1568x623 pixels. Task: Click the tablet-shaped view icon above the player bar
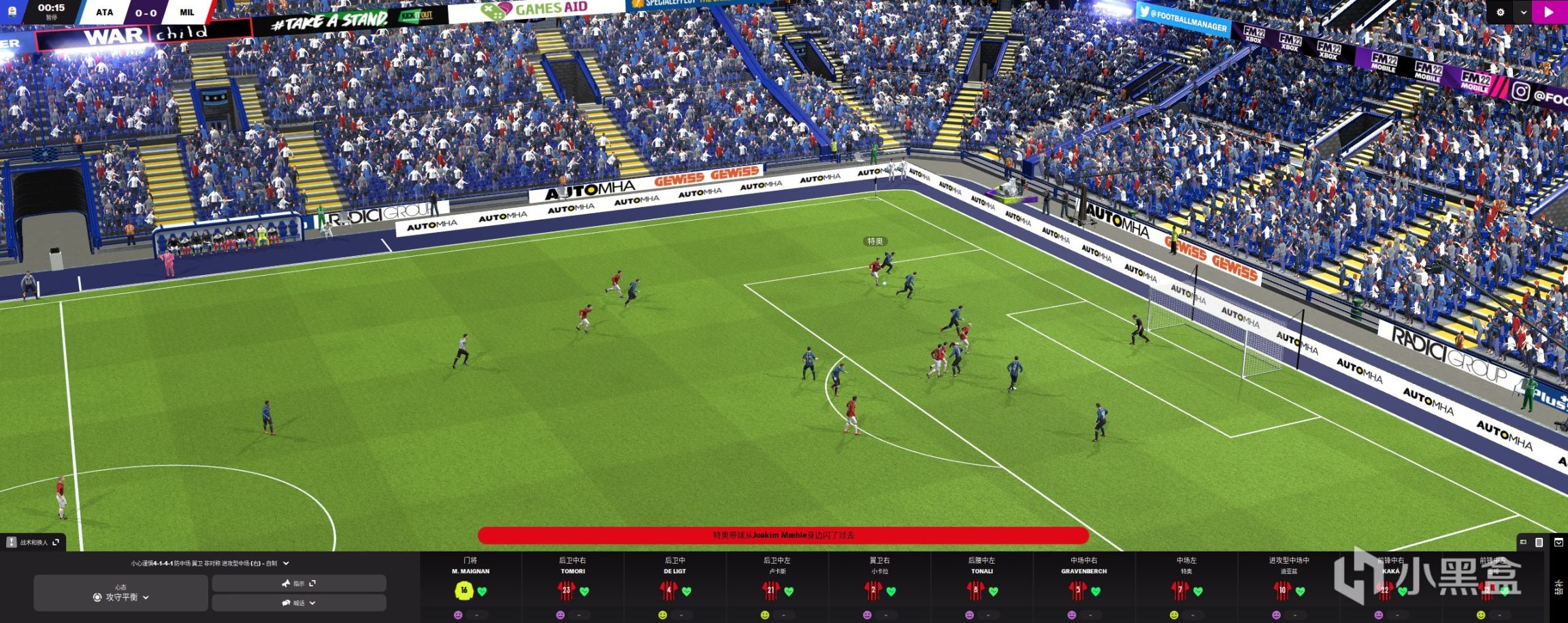tap(1539, 542)
